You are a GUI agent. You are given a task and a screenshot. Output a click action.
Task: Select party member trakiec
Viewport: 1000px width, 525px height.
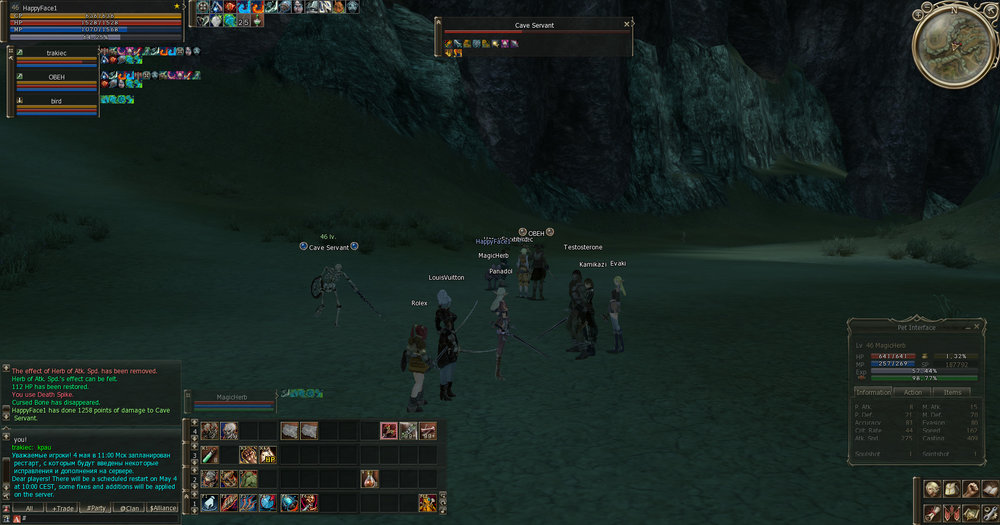point(56,52)
